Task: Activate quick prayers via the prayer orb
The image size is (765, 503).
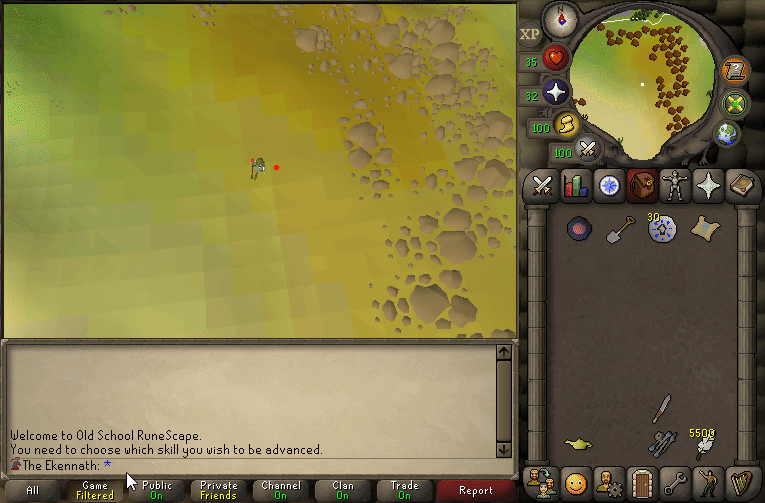Action: (556, 94)
